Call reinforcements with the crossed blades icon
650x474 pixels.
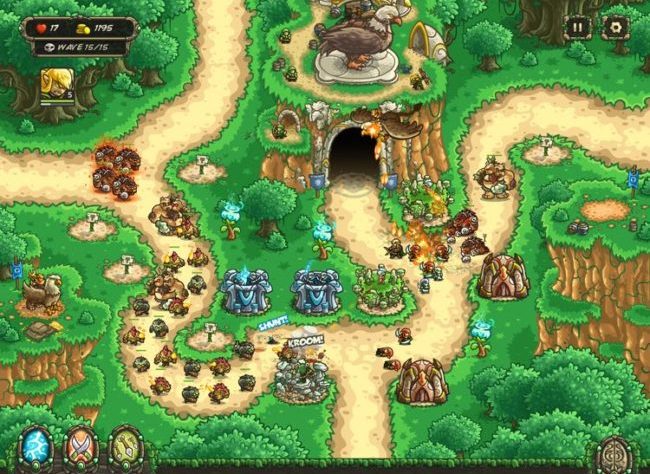pyautogui.click(x=80, y=447)
